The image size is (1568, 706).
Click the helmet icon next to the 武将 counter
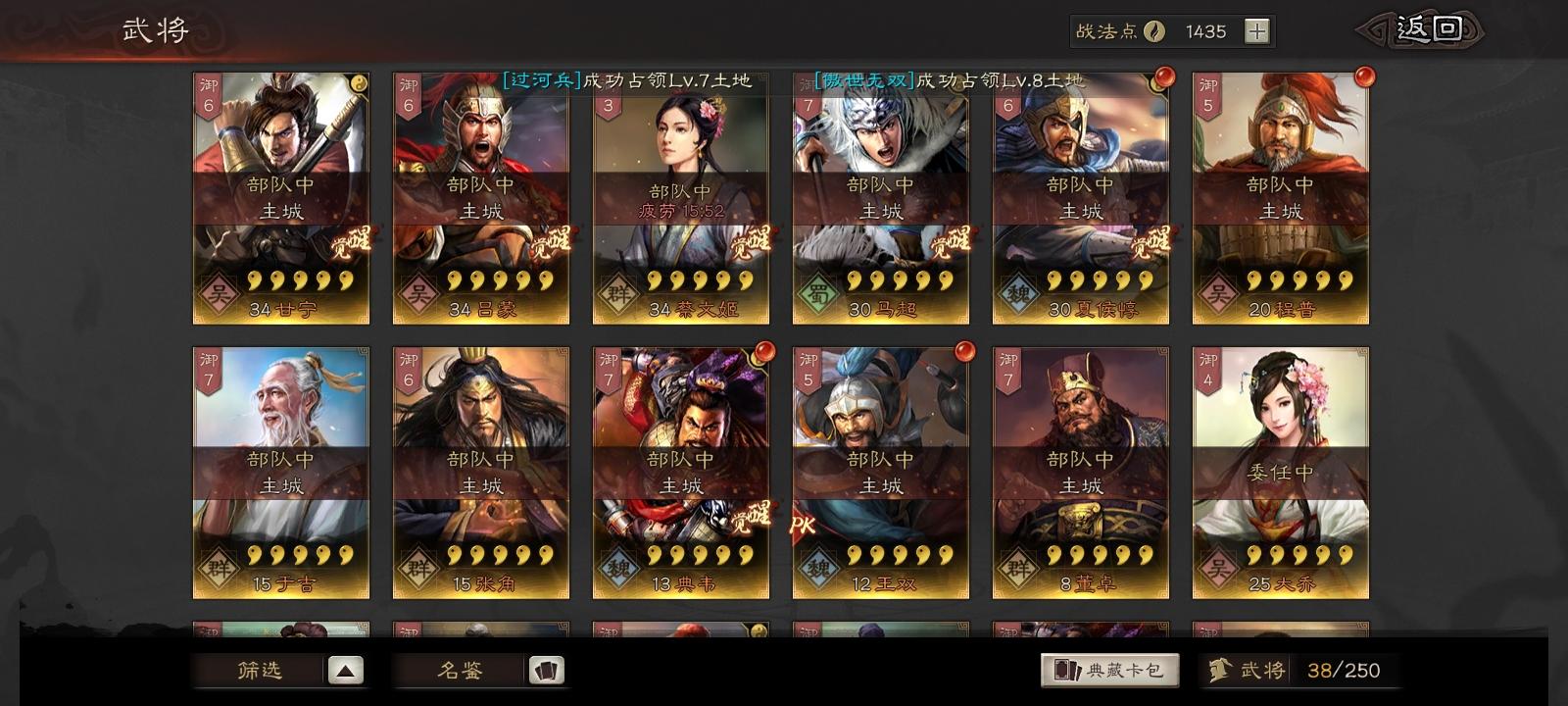[1218, 669]
